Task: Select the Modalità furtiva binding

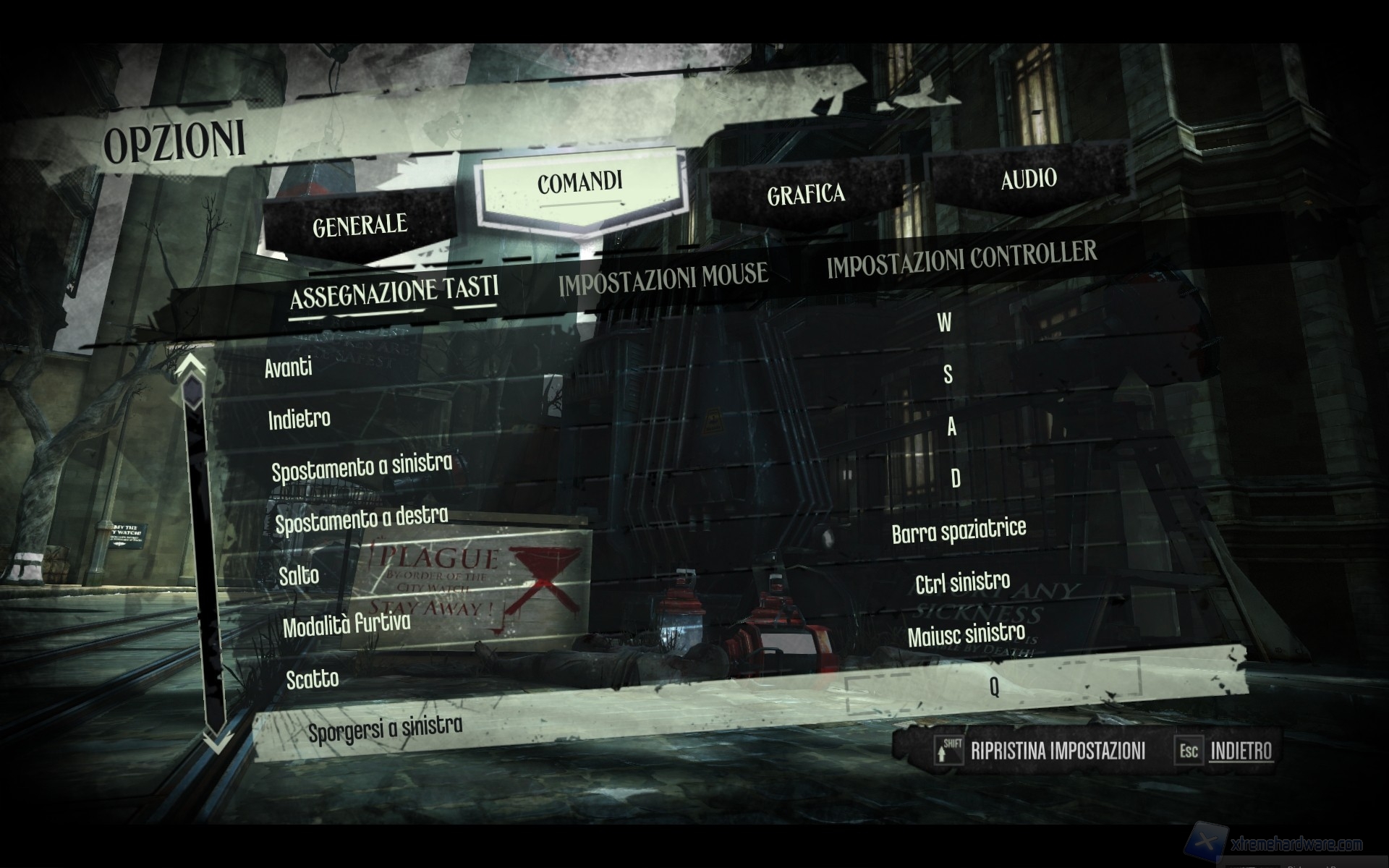Action: pos(347,625)
